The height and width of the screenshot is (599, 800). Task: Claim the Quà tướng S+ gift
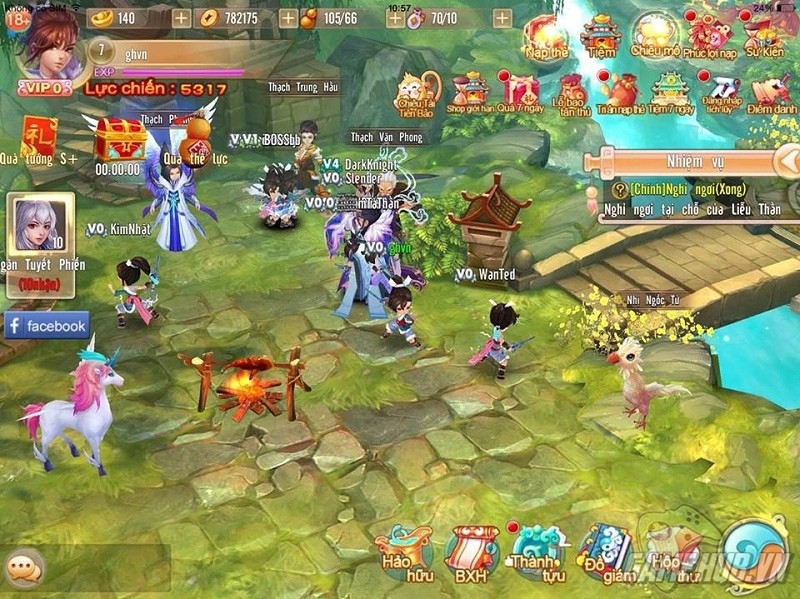39,138
